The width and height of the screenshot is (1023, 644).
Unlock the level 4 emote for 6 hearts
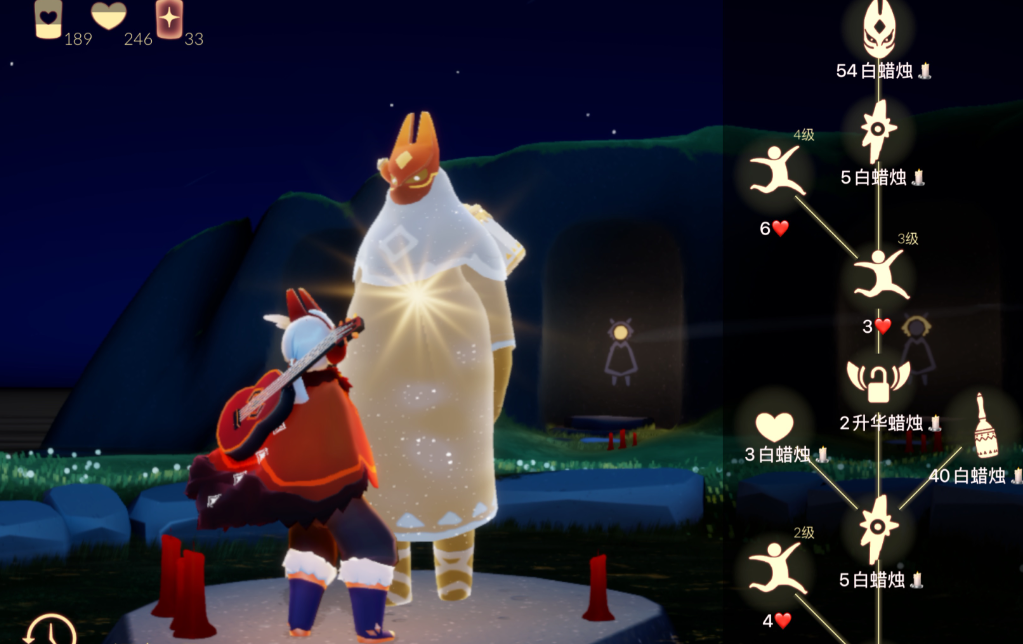pos(775,171)
